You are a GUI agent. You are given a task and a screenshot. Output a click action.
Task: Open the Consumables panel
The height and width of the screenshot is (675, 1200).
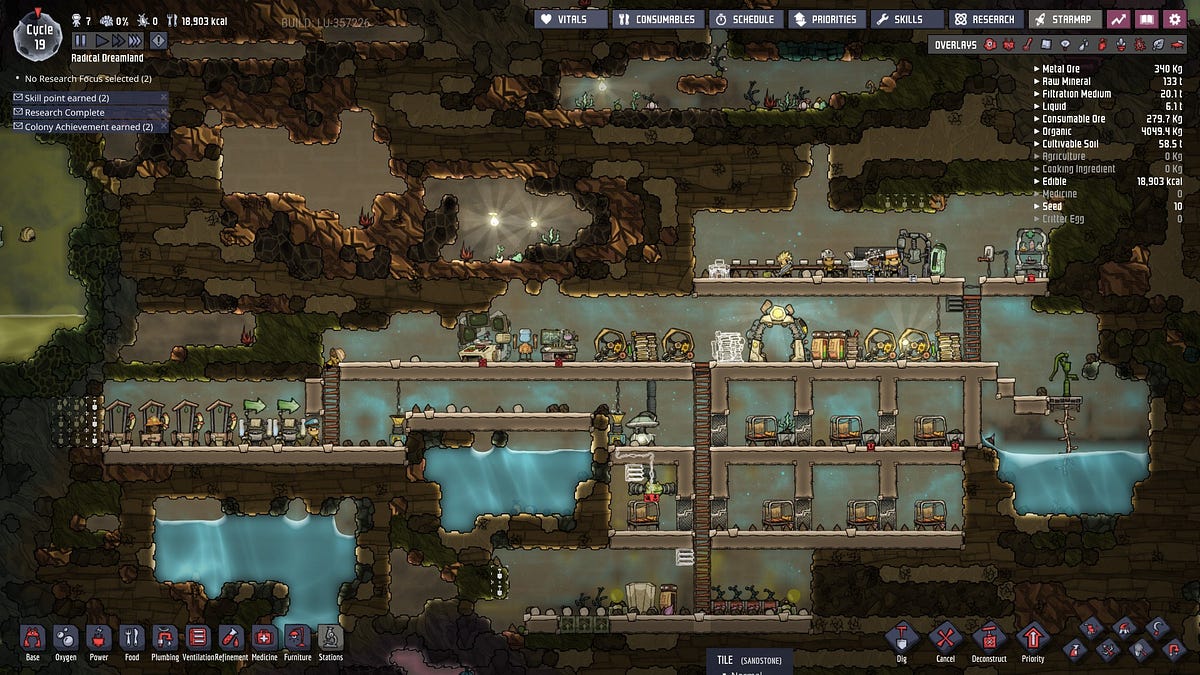click(657, 19)
